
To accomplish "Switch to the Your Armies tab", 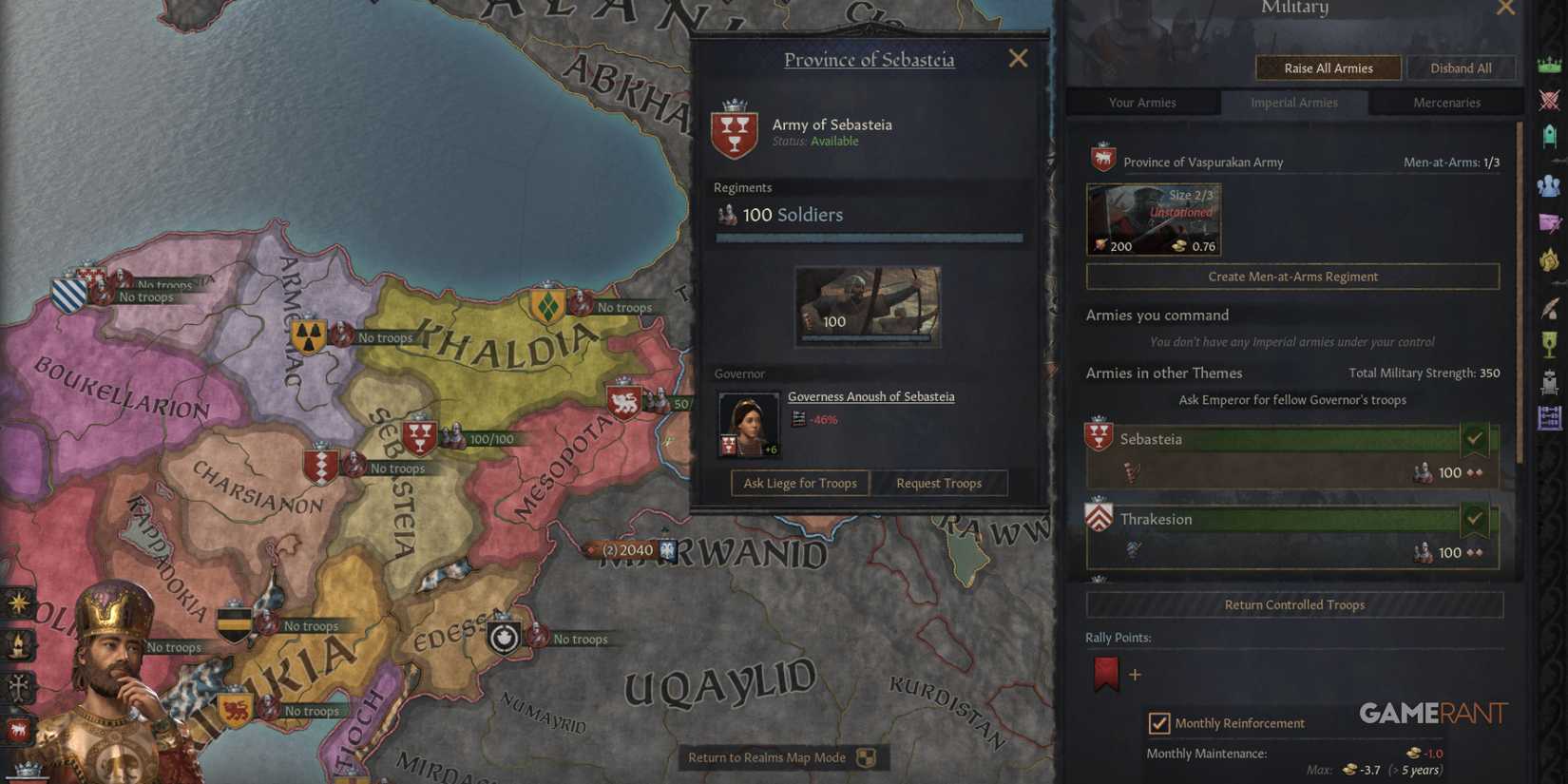I will tap(1143, 102).
